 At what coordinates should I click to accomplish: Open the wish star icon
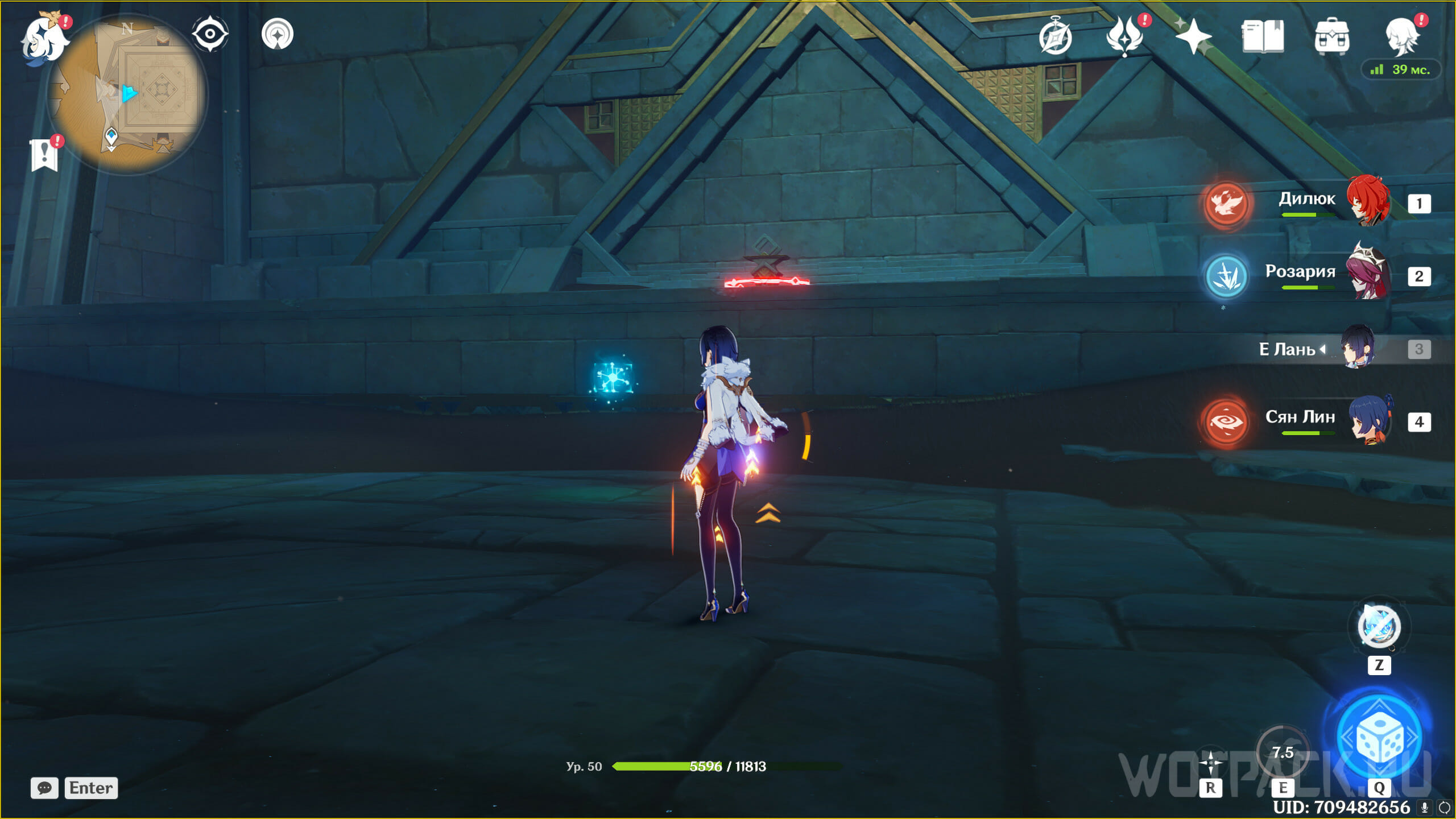click(1193, 36)
